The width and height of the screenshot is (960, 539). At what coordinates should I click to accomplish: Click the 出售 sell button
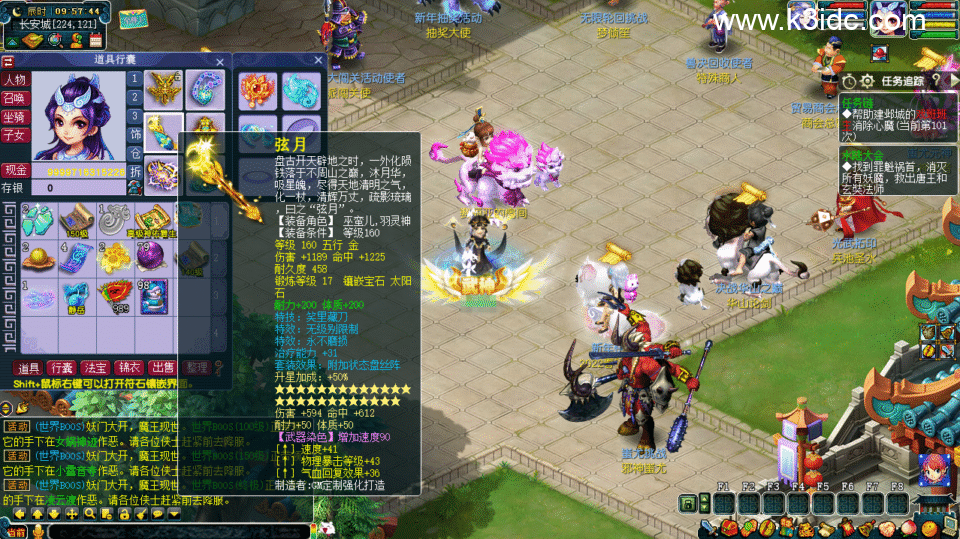(161, 369)
